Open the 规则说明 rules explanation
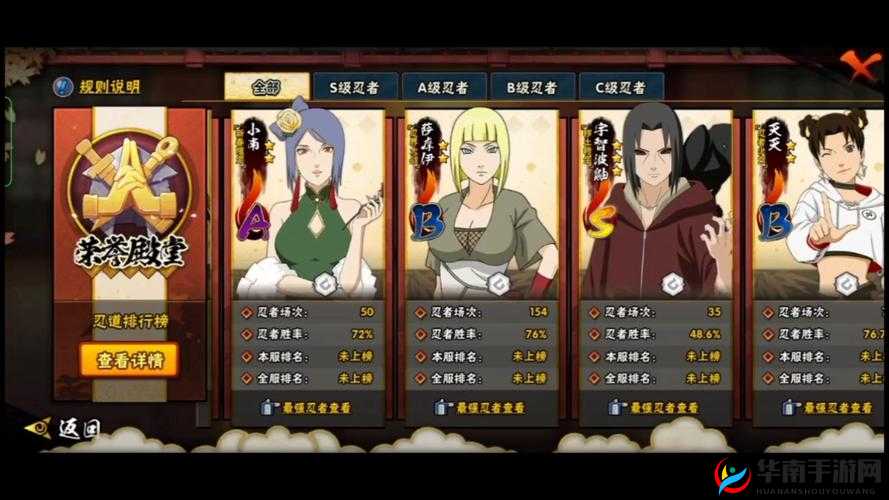 pos(97,87)
